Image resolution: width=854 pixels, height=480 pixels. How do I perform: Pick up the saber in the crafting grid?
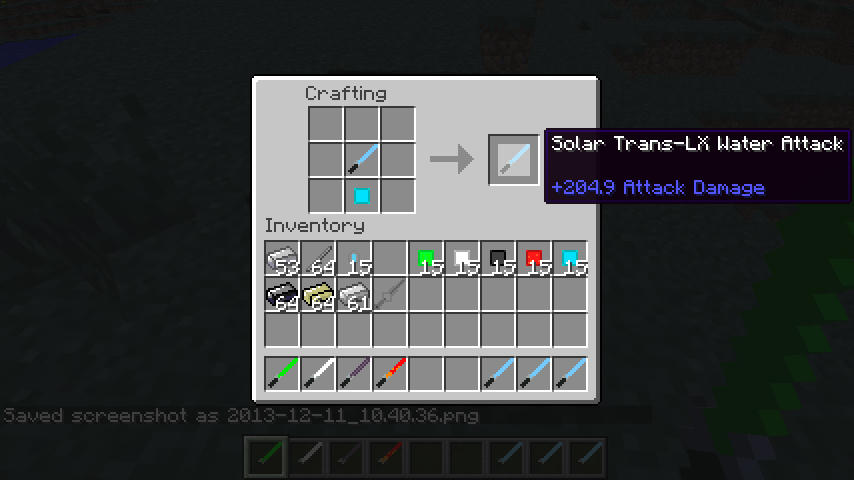[361, 159]
